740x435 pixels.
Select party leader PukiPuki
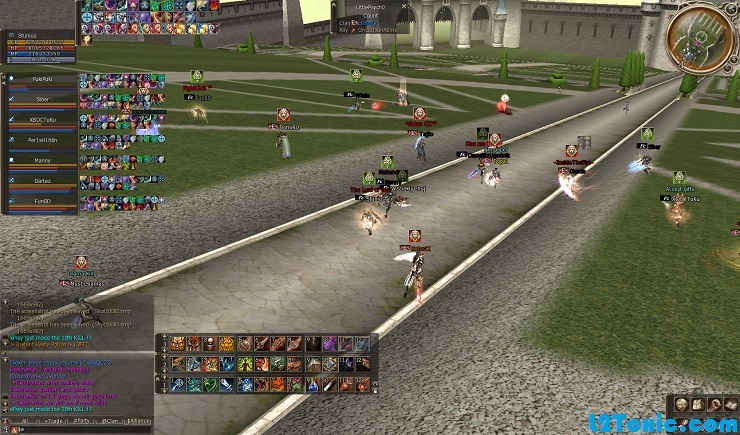tap(42, 78)
